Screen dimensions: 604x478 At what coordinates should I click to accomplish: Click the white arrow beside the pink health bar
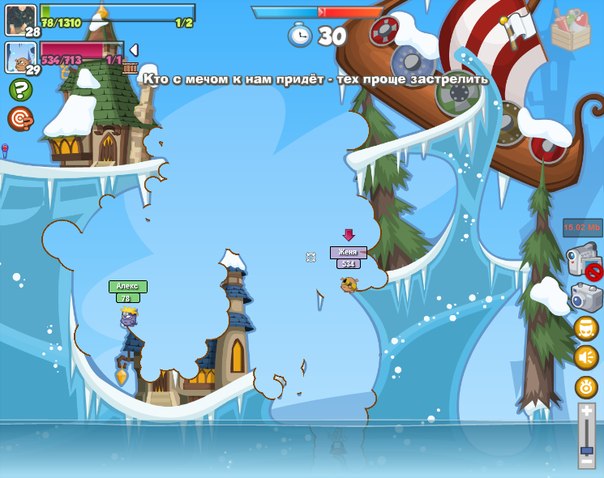coord(134,49)
